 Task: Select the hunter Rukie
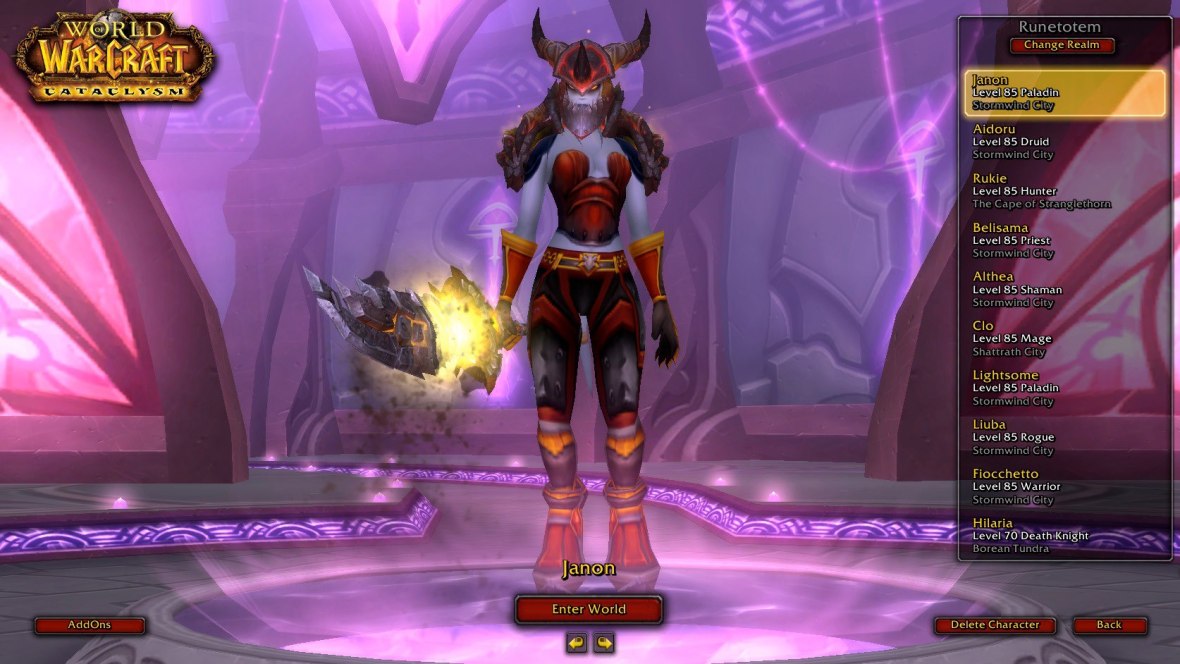pos(1064,191)
